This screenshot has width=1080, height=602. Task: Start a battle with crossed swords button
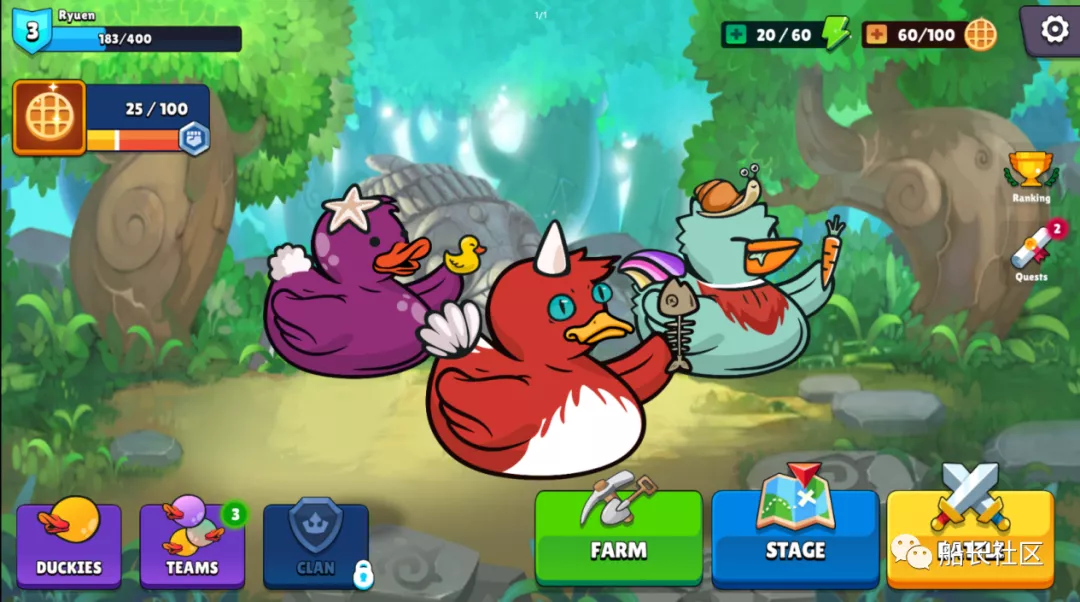tap(969, 535)
